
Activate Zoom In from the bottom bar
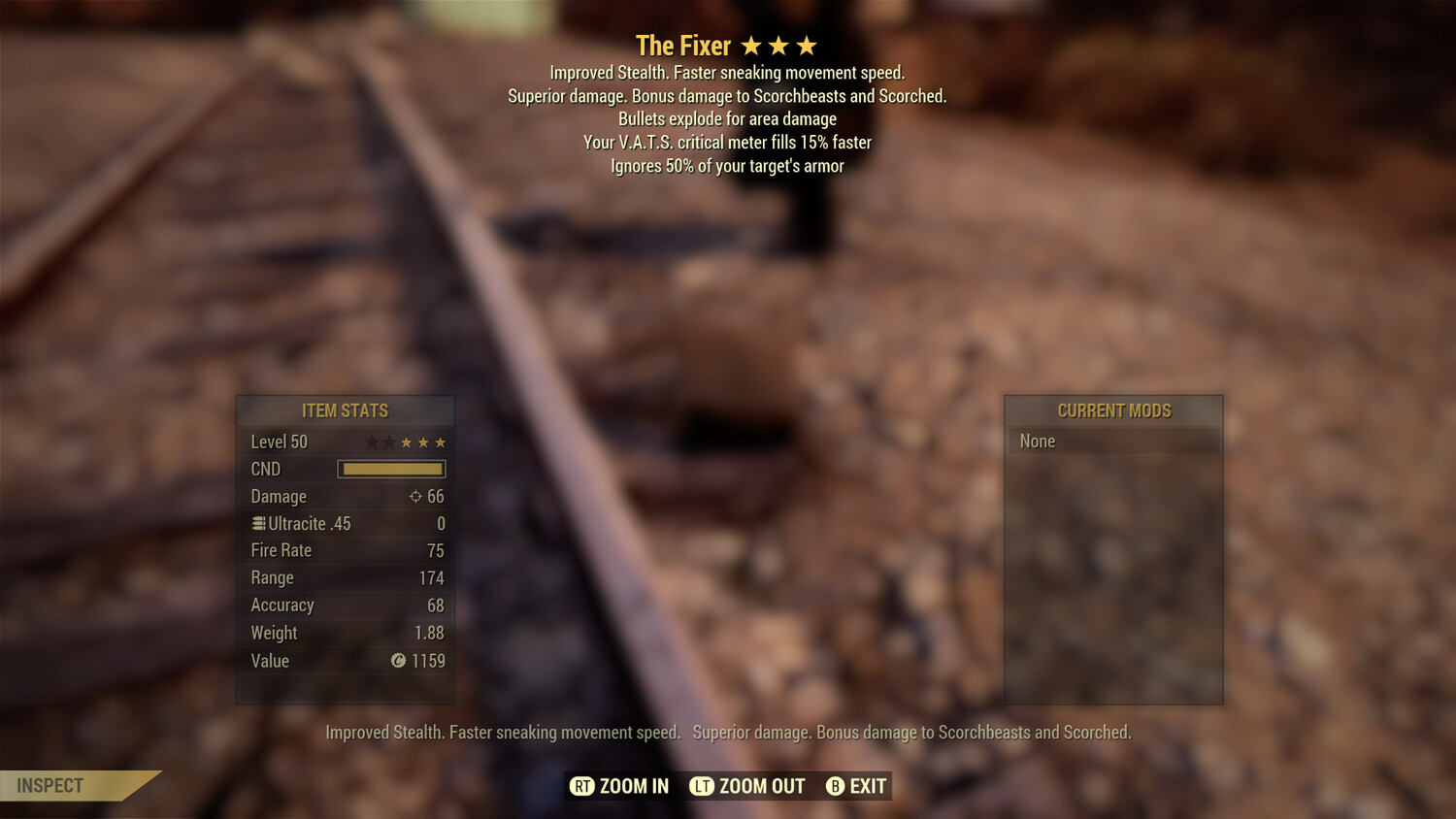618,786
